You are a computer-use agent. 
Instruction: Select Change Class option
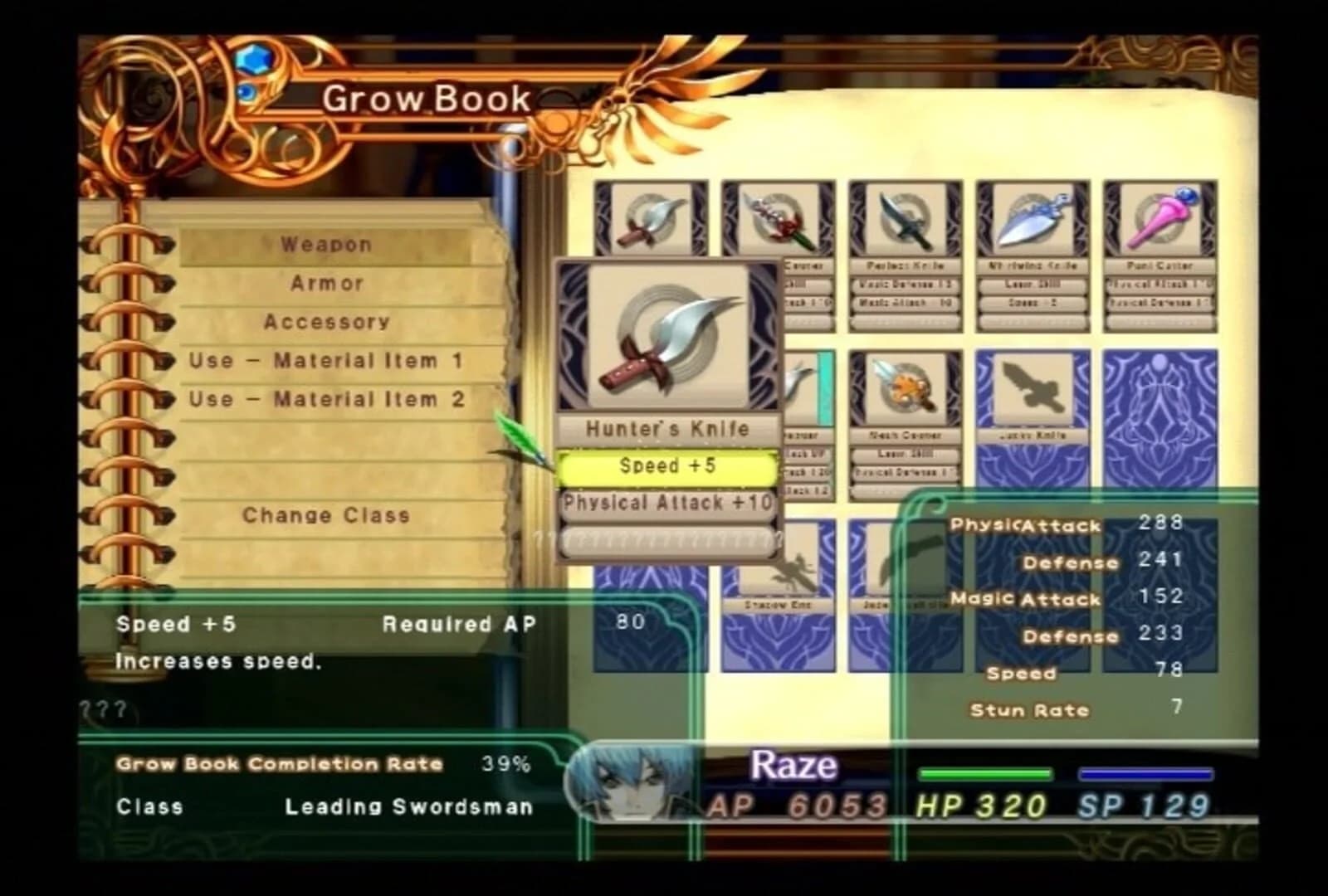pos(327,514)
